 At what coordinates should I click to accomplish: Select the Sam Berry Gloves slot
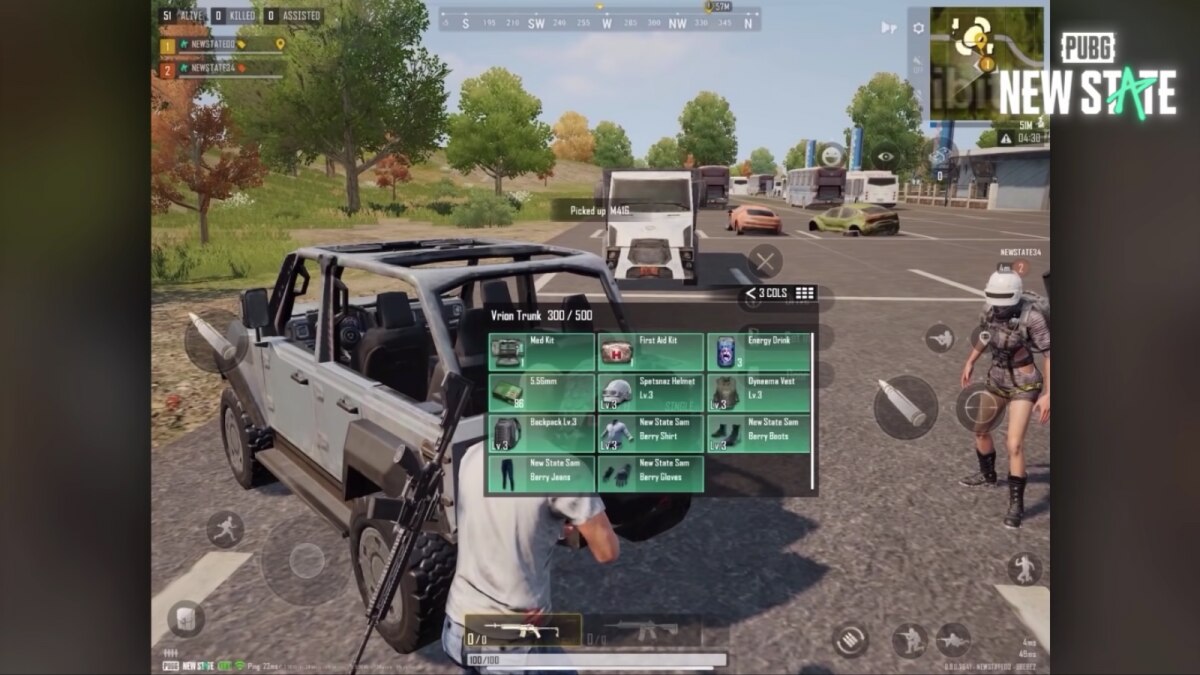point(650,474)
